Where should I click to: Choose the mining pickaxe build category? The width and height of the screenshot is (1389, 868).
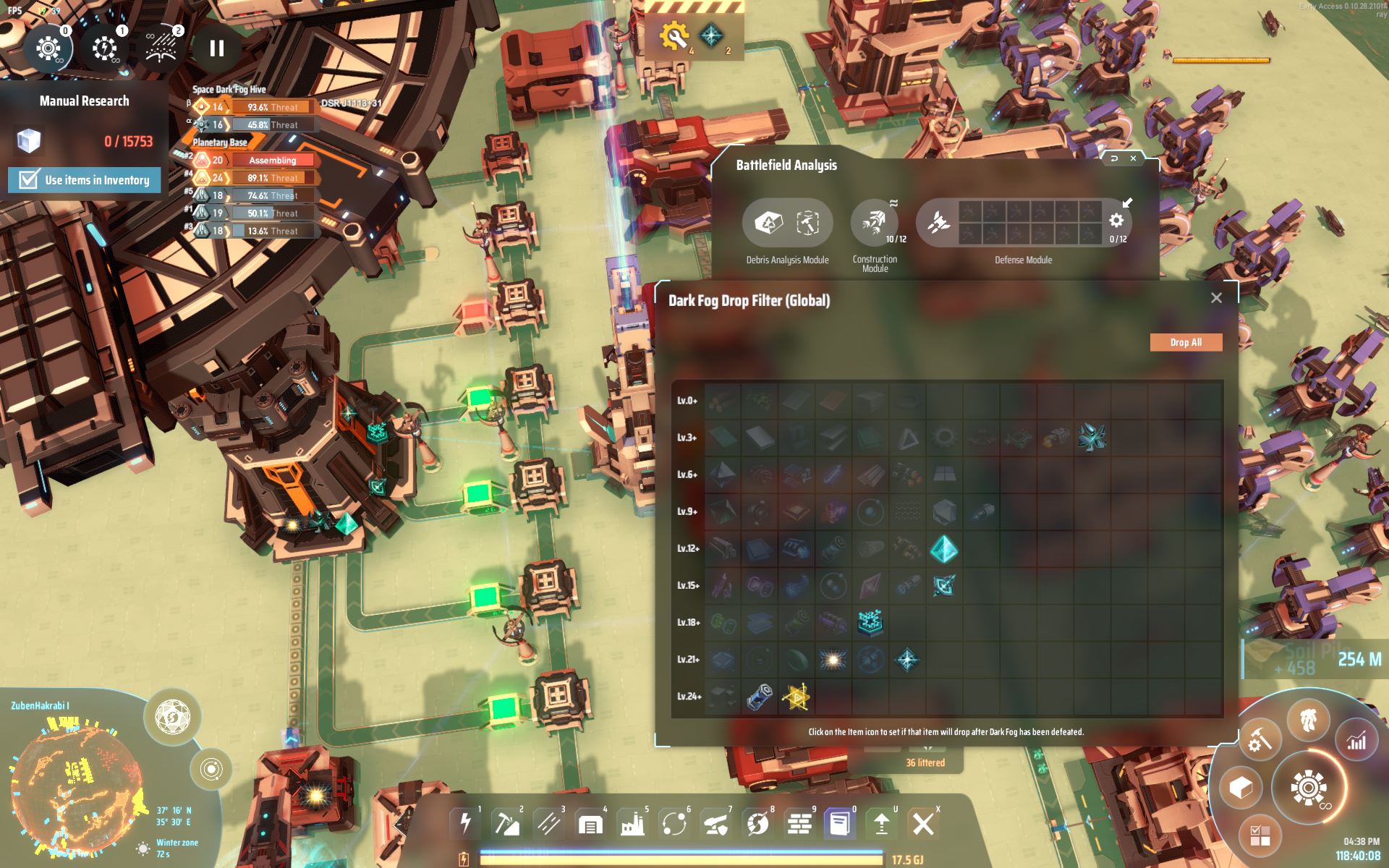click(506, 823)
